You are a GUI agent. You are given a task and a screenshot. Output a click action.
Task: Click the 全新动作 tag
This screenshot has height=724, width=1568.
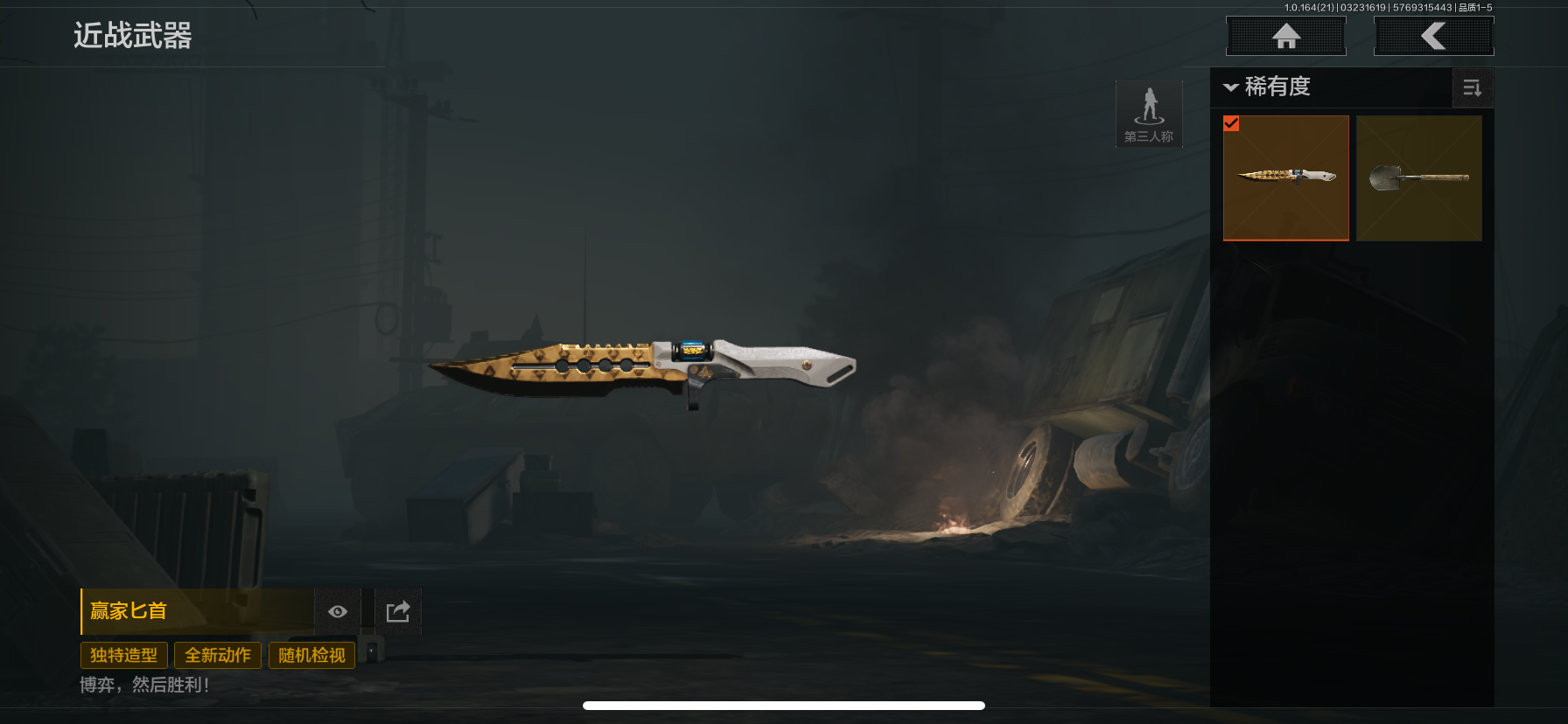(x=218, y=655)
